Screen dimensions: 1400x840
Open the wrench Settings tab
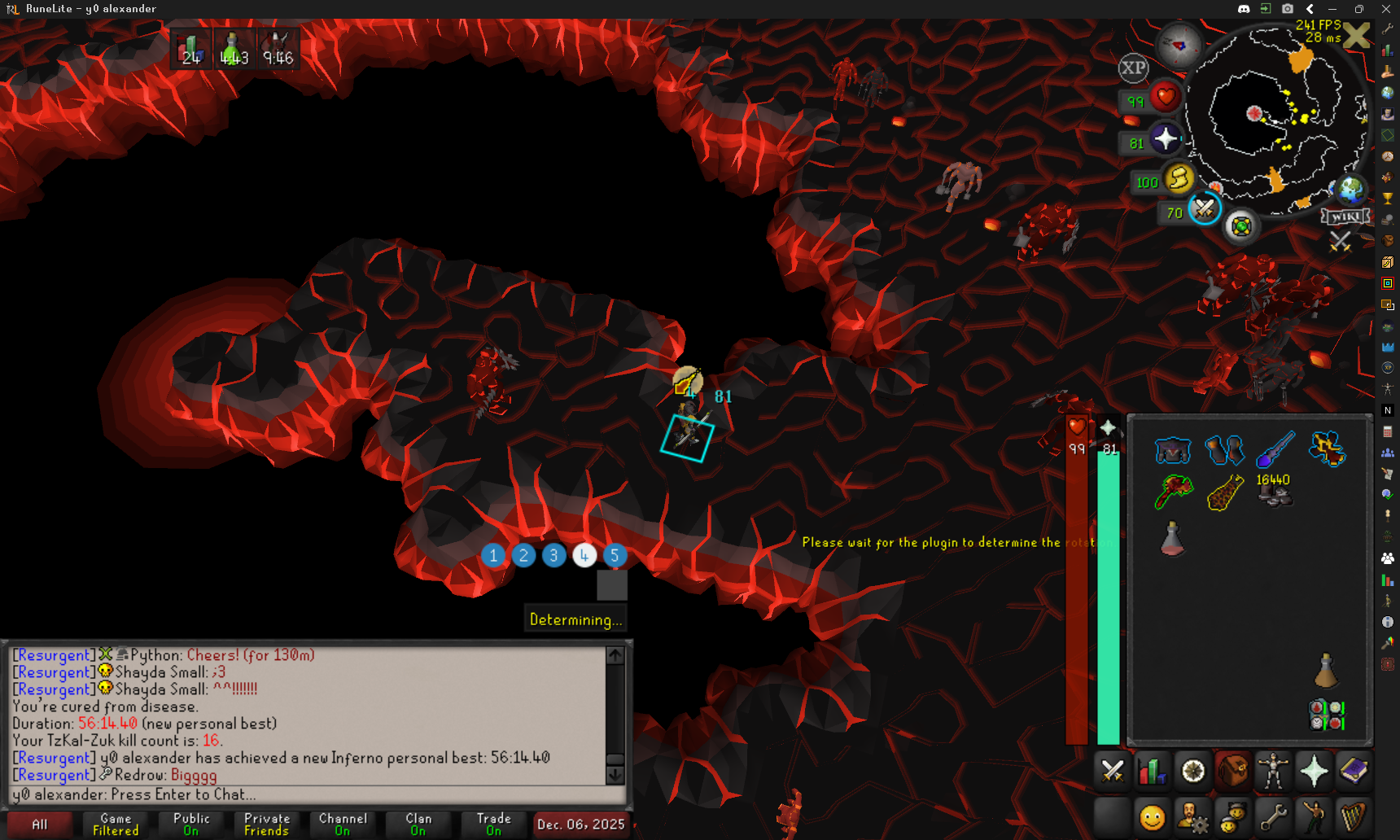[1273, 816]
